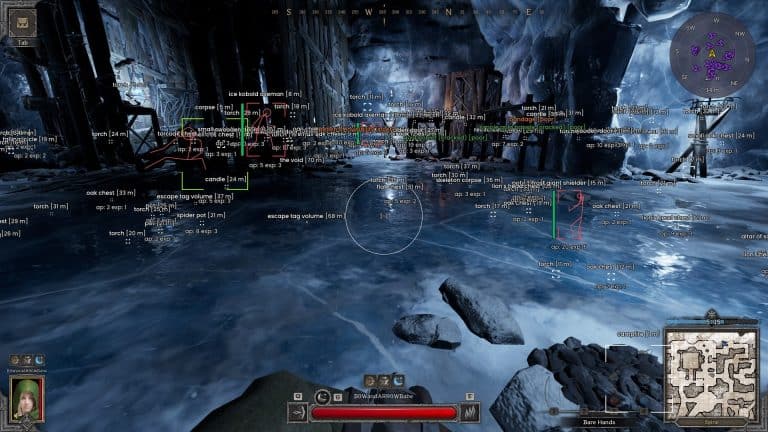Activate the arrow skill slot left of health bar
Screen dimensions: 768x432
298,411
